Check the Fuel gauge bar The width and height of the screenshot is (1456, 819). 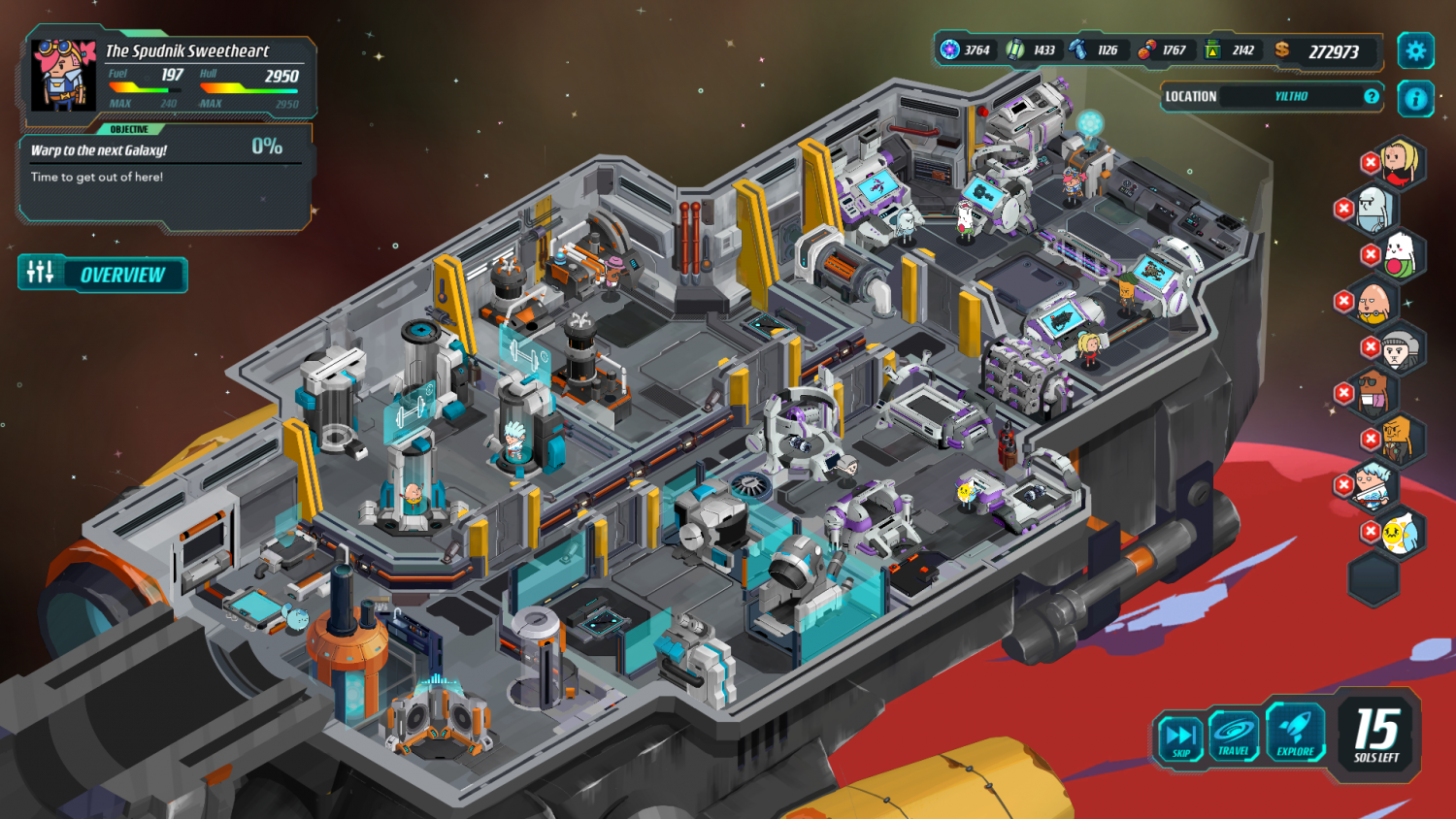146,88
